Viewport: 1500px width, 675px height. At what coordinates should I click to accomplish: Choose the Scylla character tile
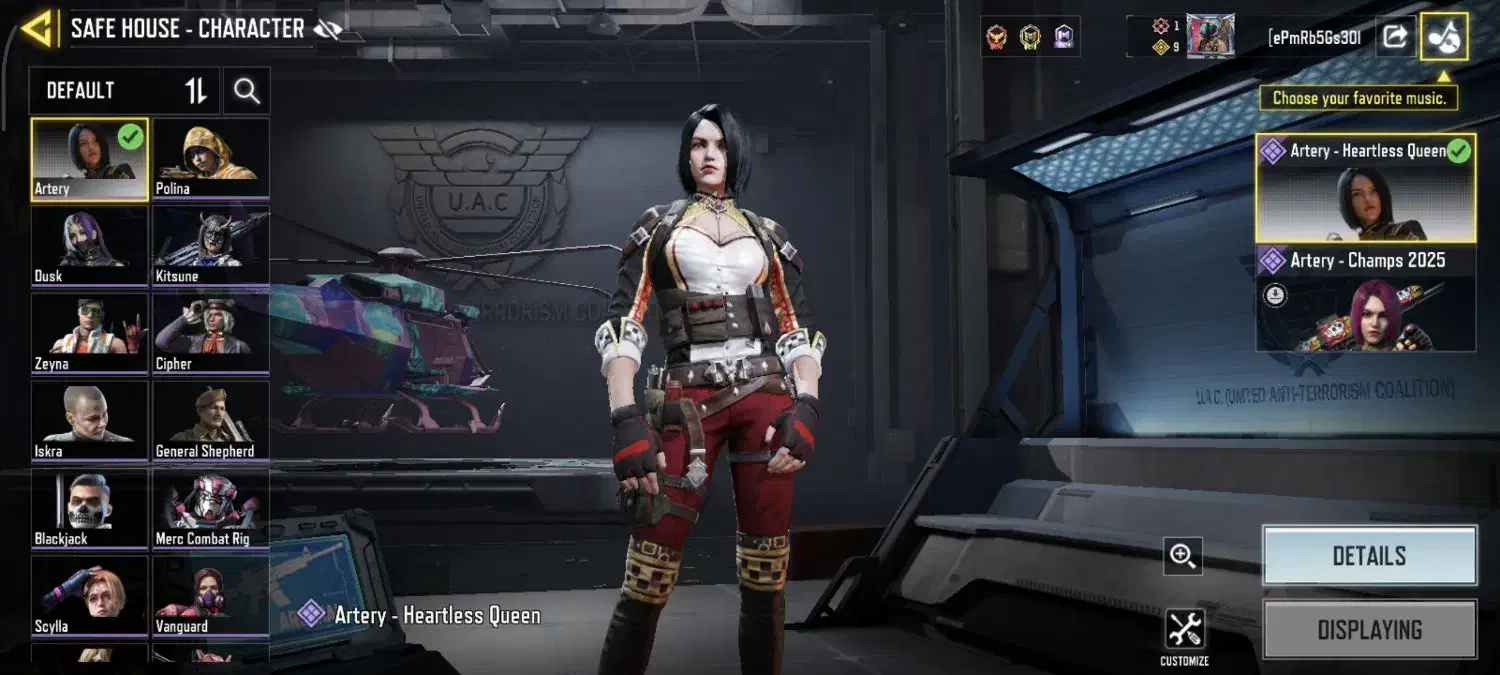click(89, 596)
